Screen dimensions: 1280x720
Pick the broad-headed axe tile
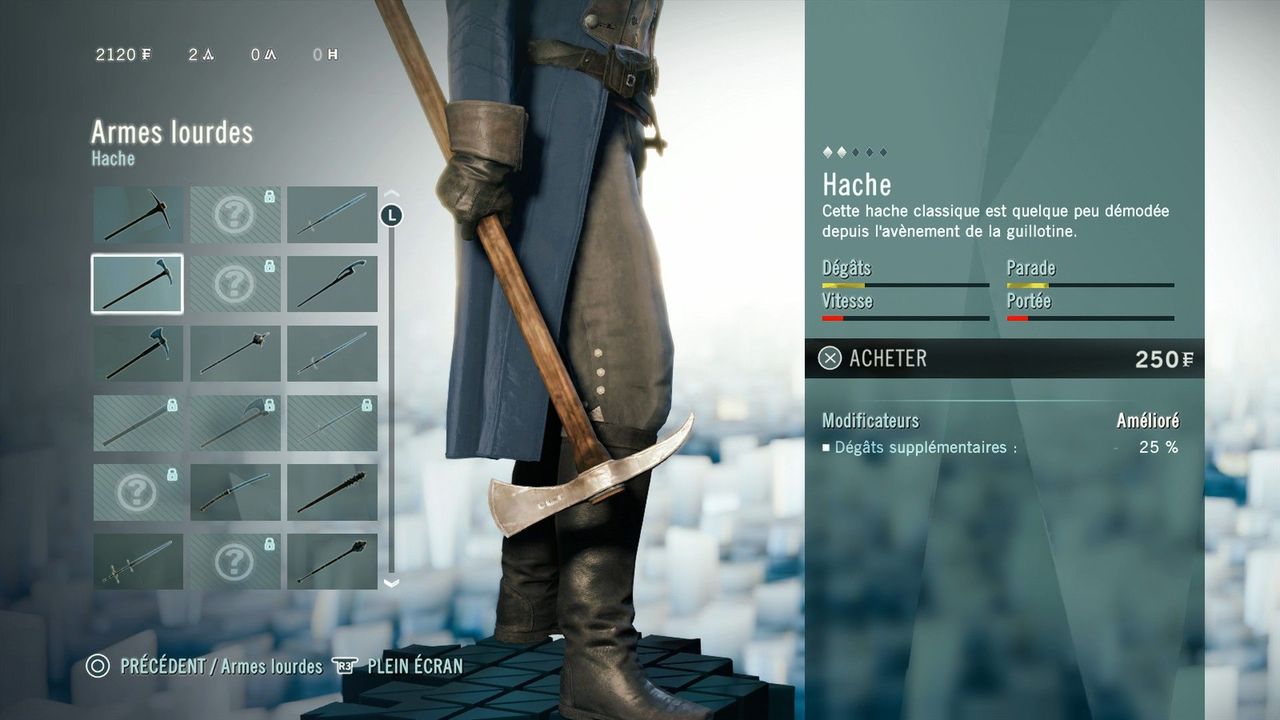(138, 353)
